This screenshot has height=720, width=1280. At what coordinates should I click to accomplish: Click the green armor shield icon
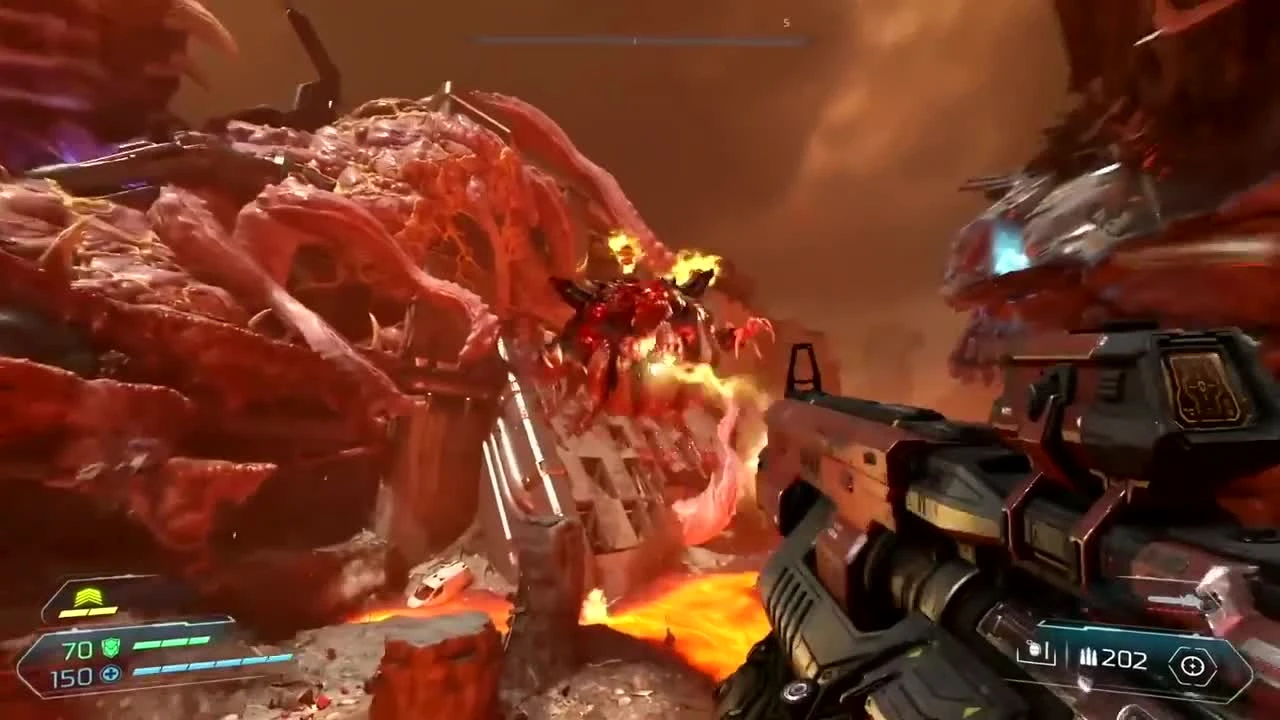pos(111,646)
